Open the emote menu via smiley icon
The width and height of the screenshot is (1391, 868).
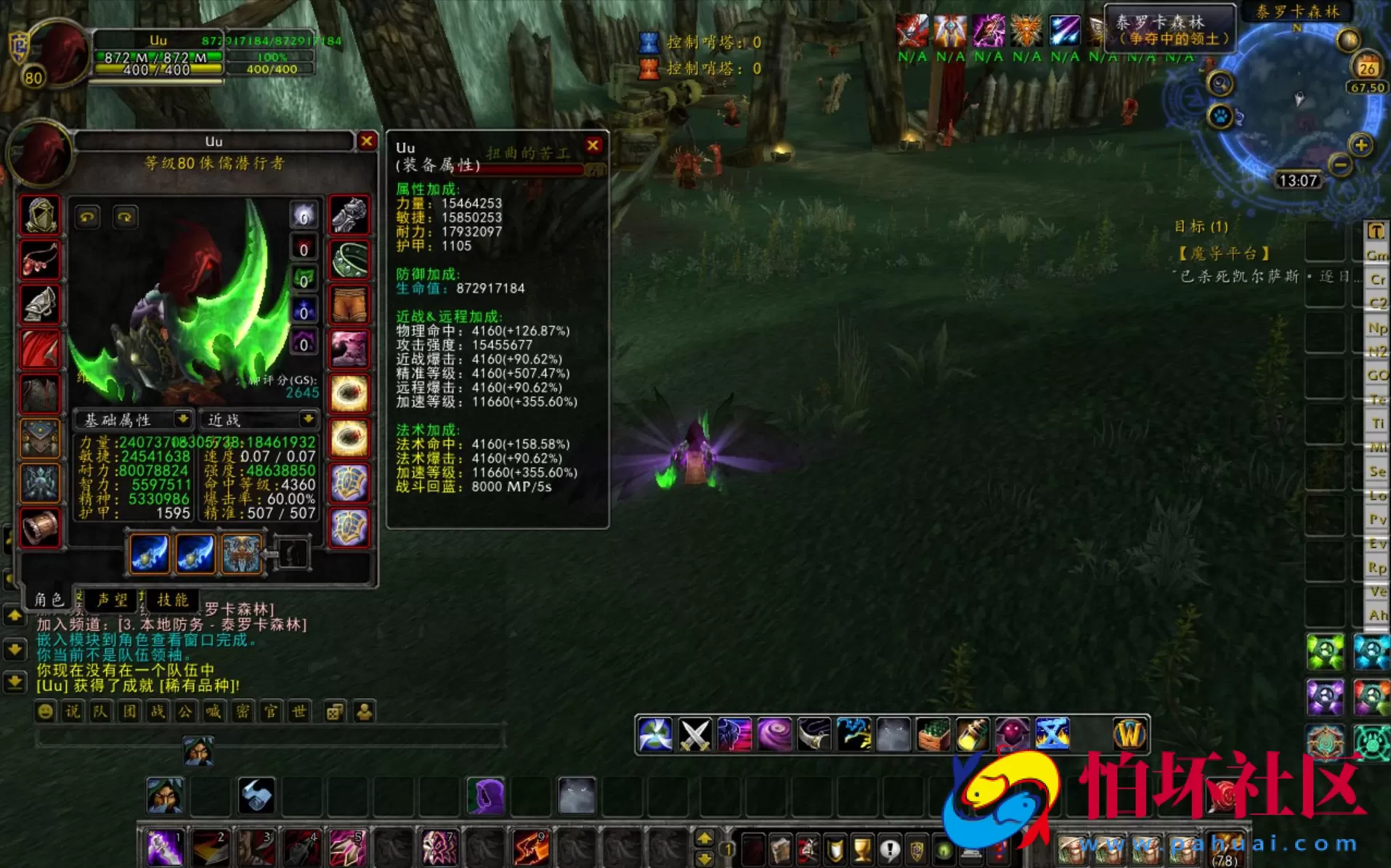click(x=45, y=712)
